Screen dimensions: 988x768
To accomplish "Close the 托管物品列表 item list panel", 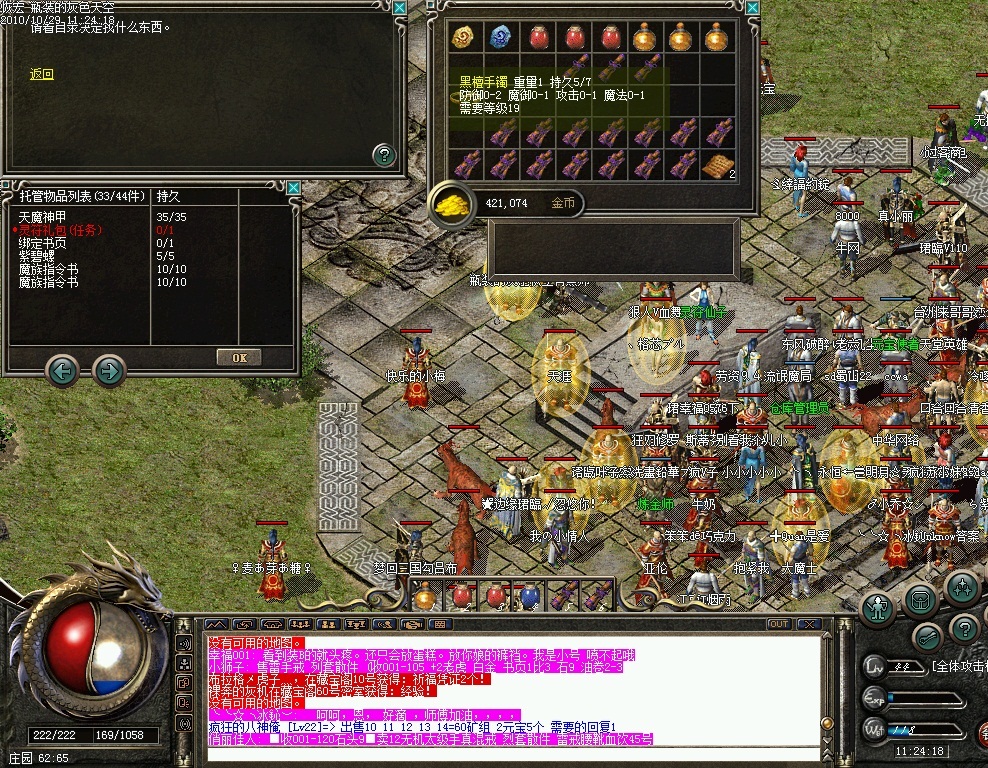I will pos(293,187).
